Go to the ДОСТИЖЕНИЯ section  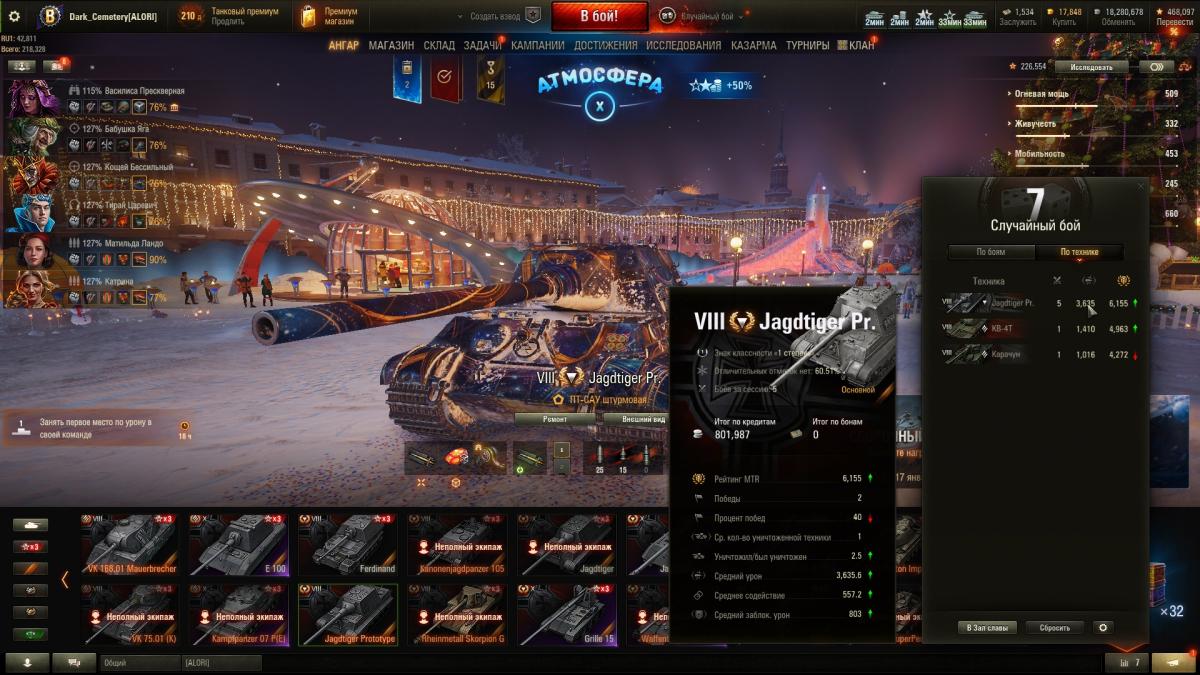pyautogui.click(x=605, y=45)
